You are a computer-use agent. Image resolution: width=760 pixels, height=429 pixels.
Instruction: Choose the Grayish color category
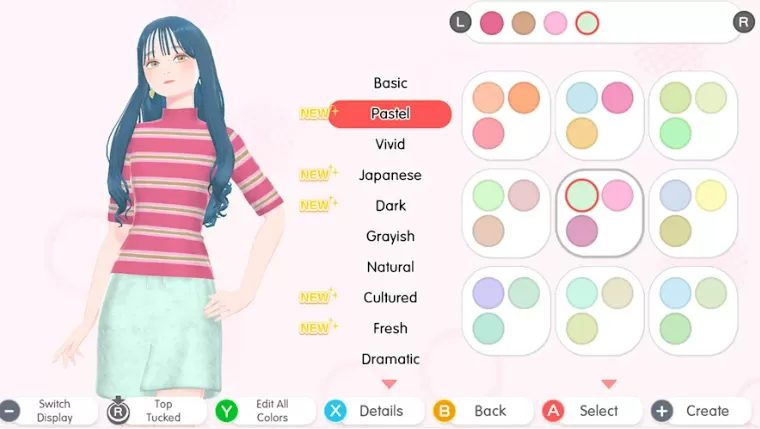point(390,236)
